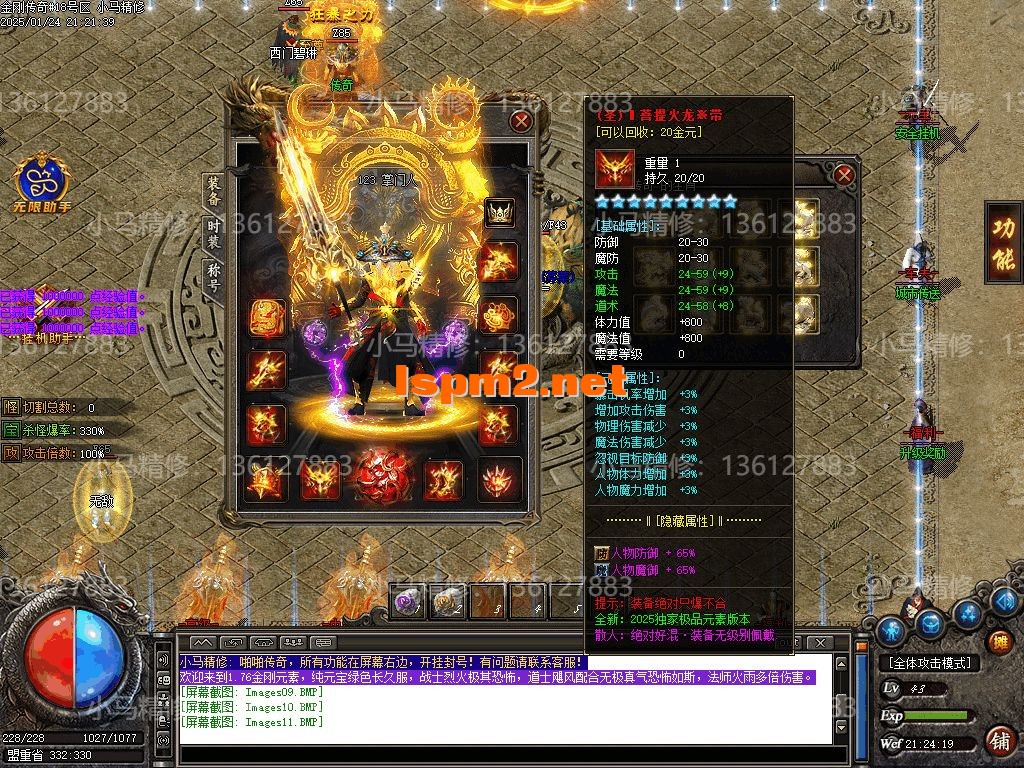Use the purple item in hotbar slot 1
Viewport: 1024px width, 768px height.
pyautogui.click(x=408, y=601)
